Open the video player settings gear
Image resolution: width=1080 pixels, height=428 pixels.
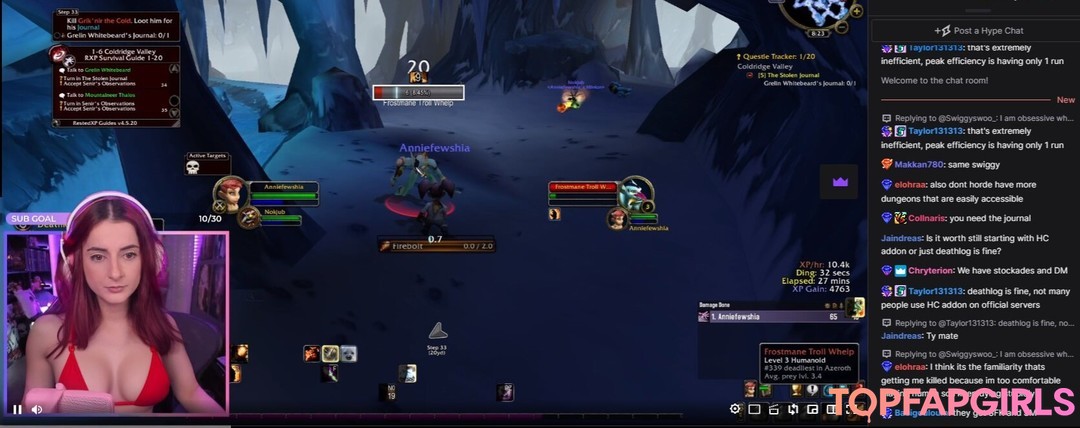(735, 409)
